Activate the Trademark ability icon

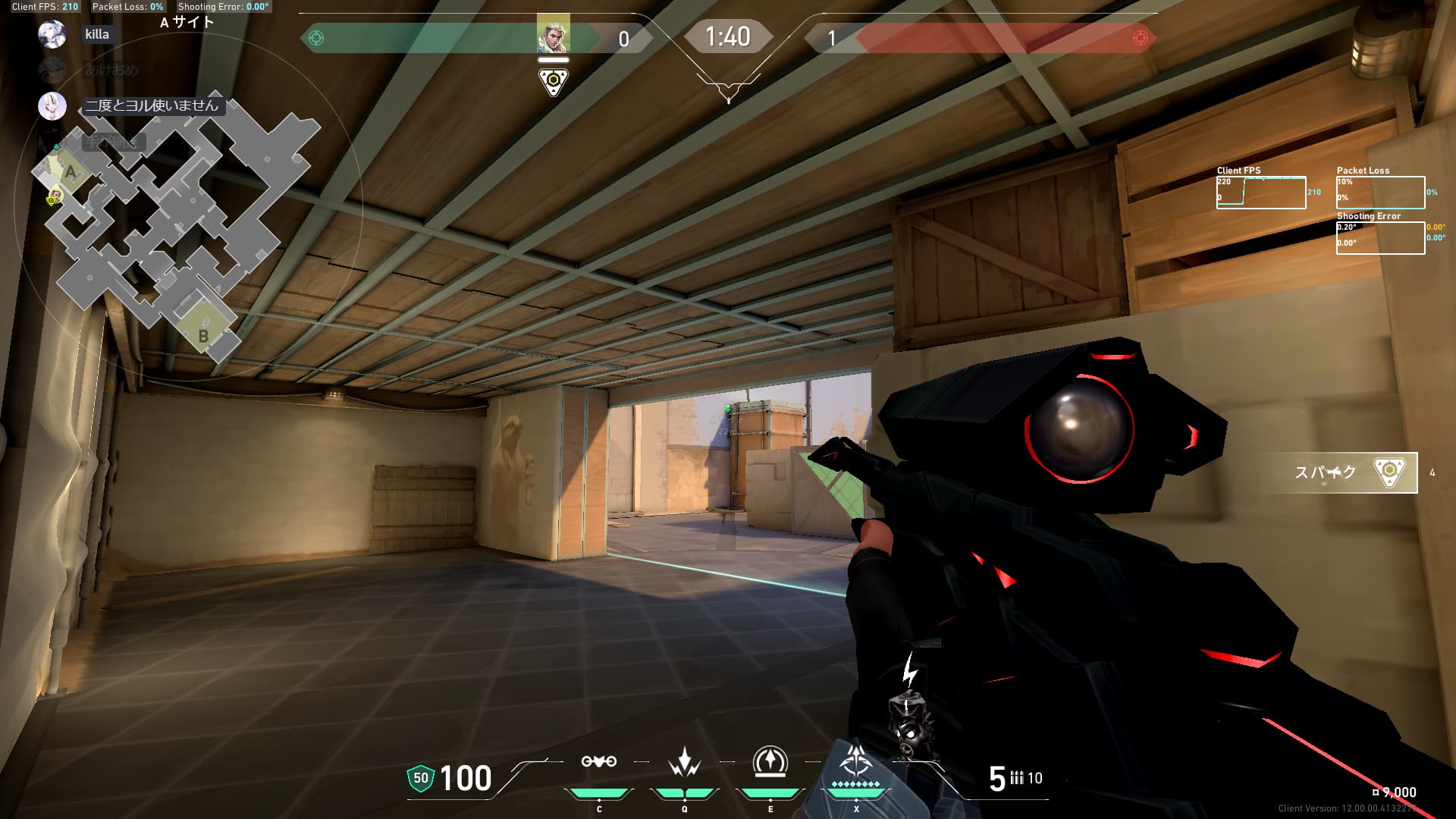point(598,762)
